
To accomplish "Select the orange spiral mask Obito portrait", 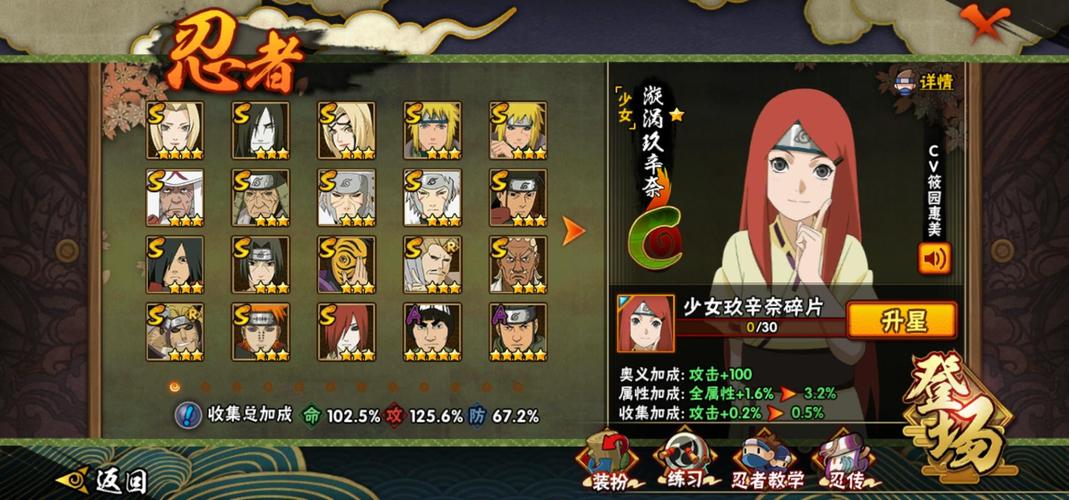I will click(x=346, y=264).
